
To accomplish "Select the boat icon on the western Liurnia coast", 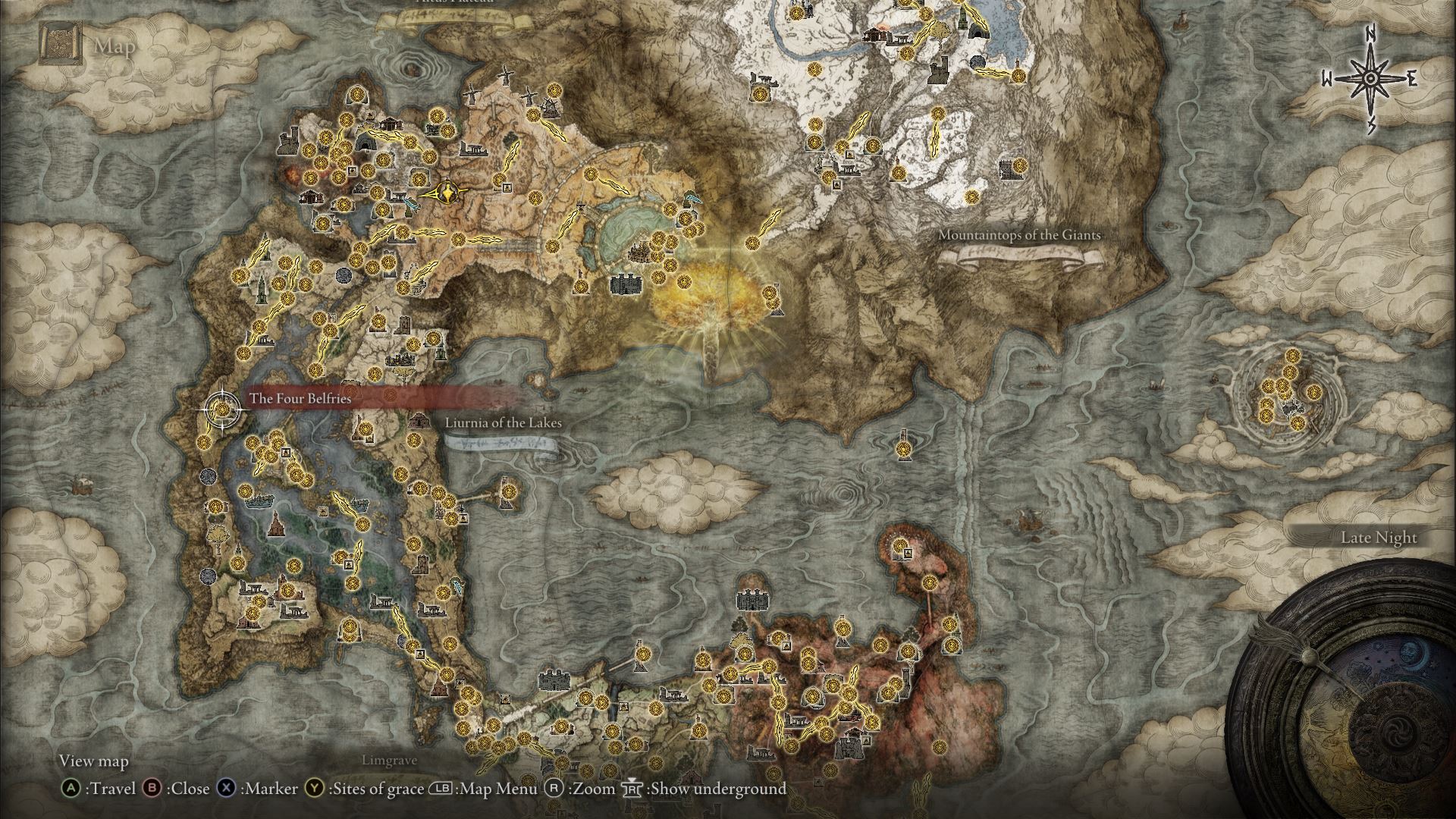I will point(258,500).
